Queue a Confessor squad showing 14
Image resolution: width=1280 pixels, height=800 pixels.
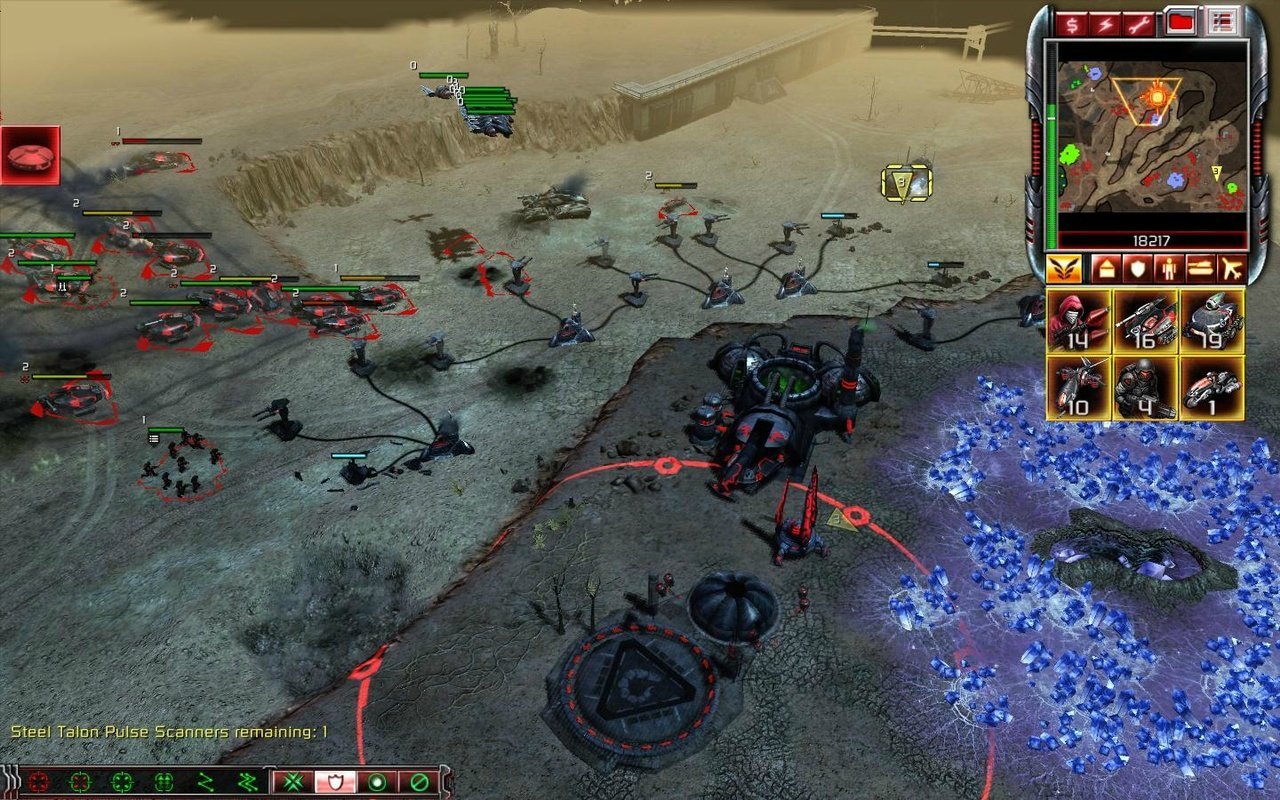(1078, 322)
